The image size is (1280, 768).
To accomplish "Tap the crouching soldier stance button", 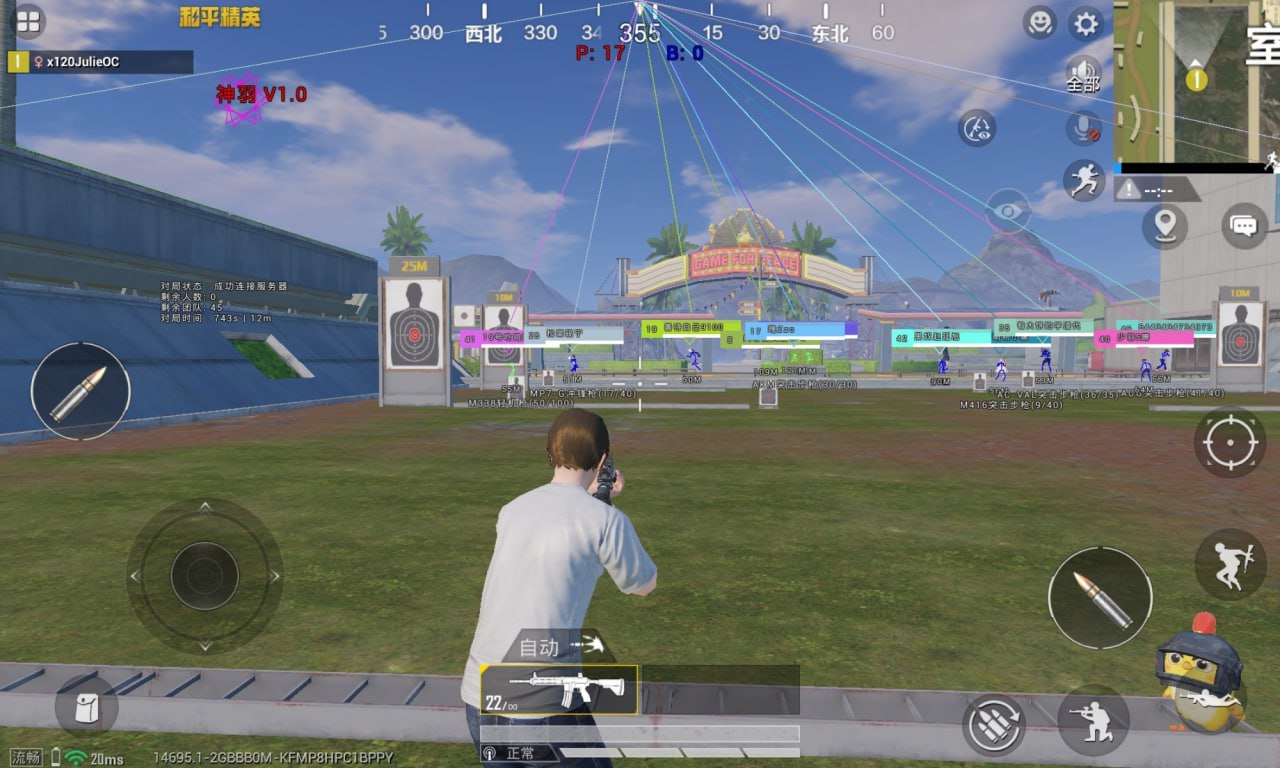I will point(1093,720).
